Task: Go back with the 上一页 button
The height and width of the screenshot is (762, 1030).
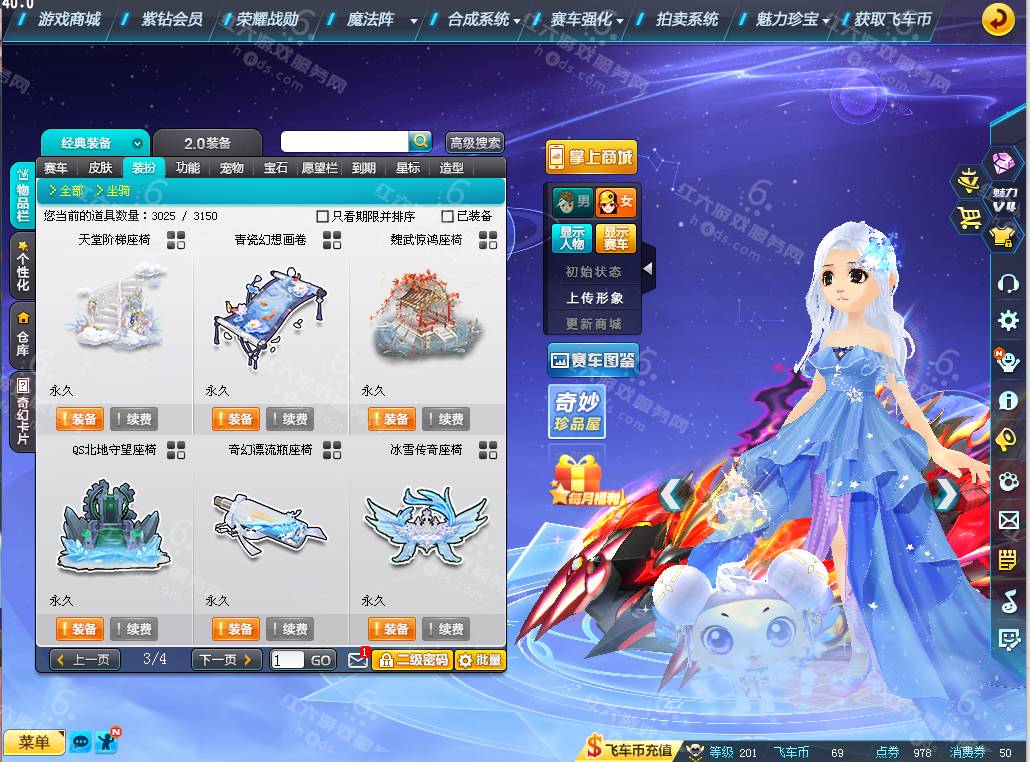Action: (84, 660)
